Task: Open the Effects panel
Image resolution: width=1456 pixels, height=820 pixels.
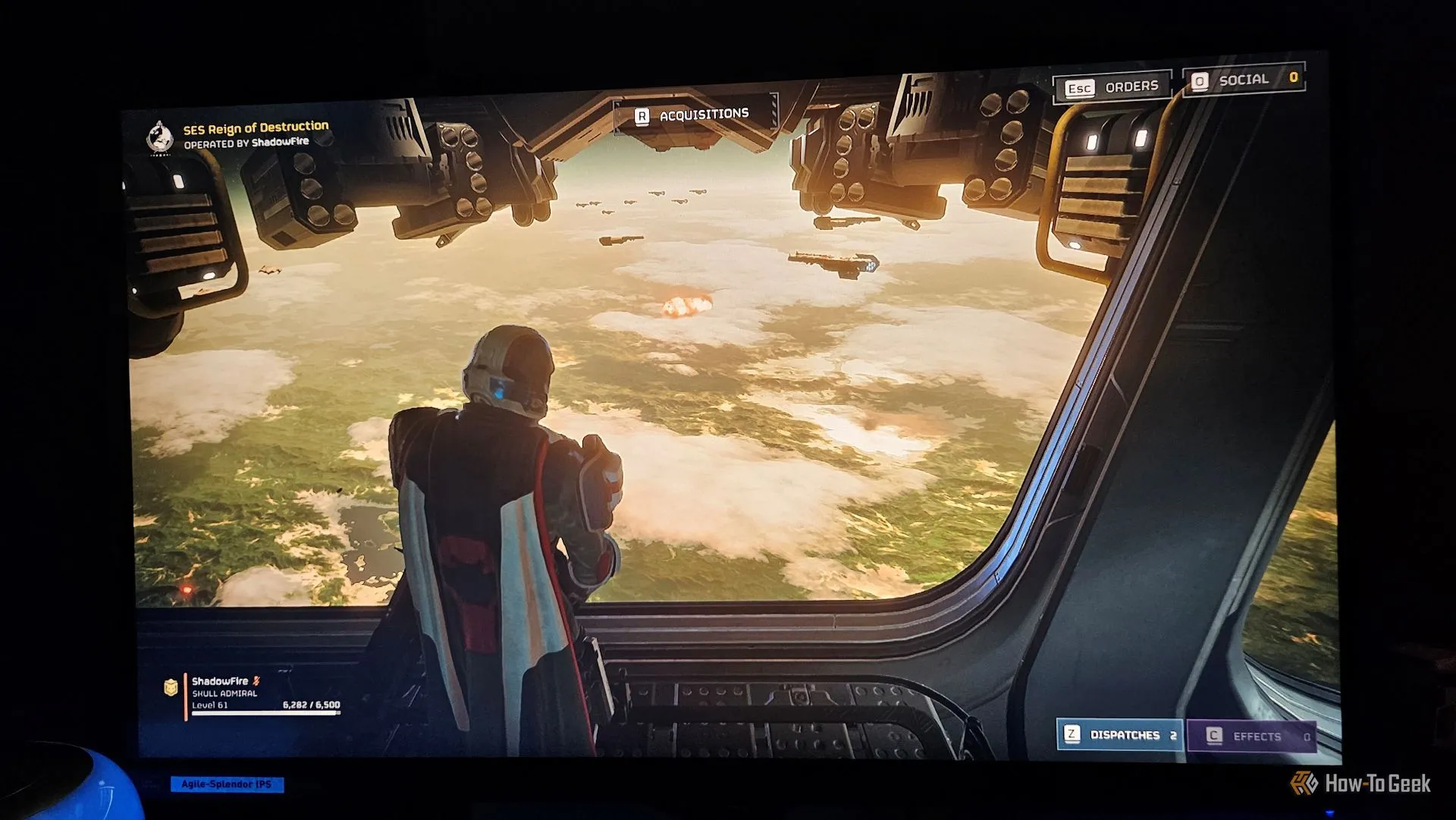Action: pos(1251,737)
